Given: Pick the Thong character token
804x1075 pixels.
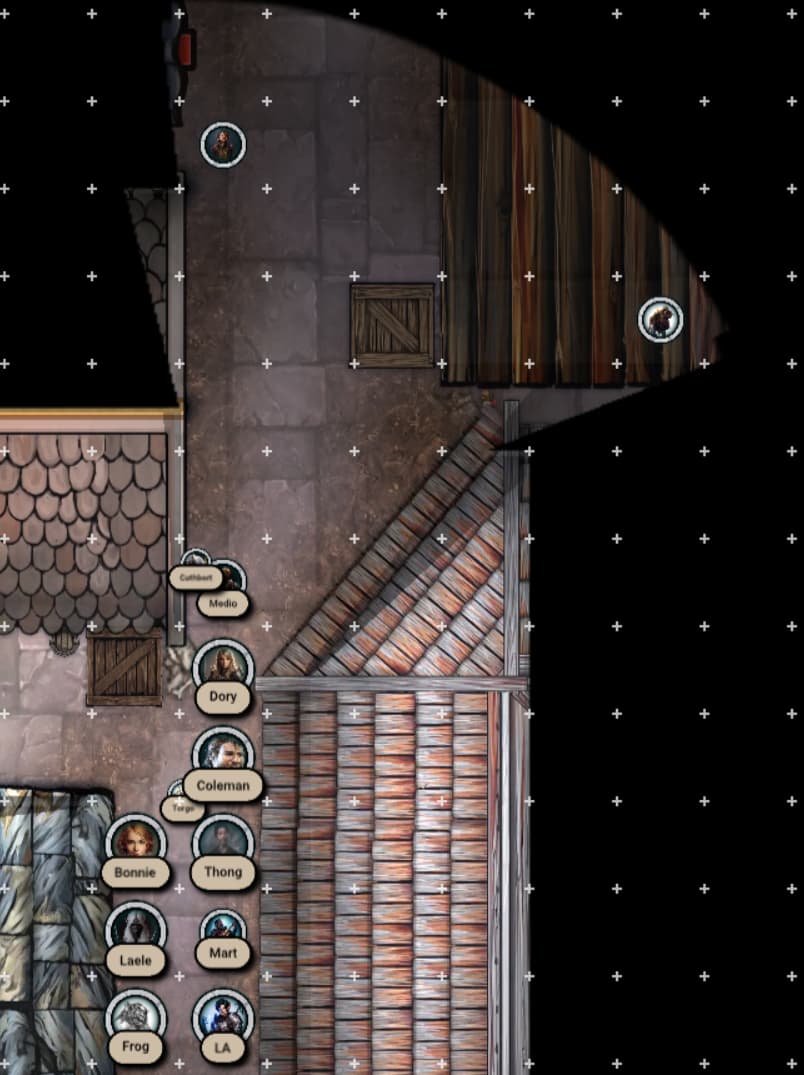Looking at the screenshot, I should (223, 843).
